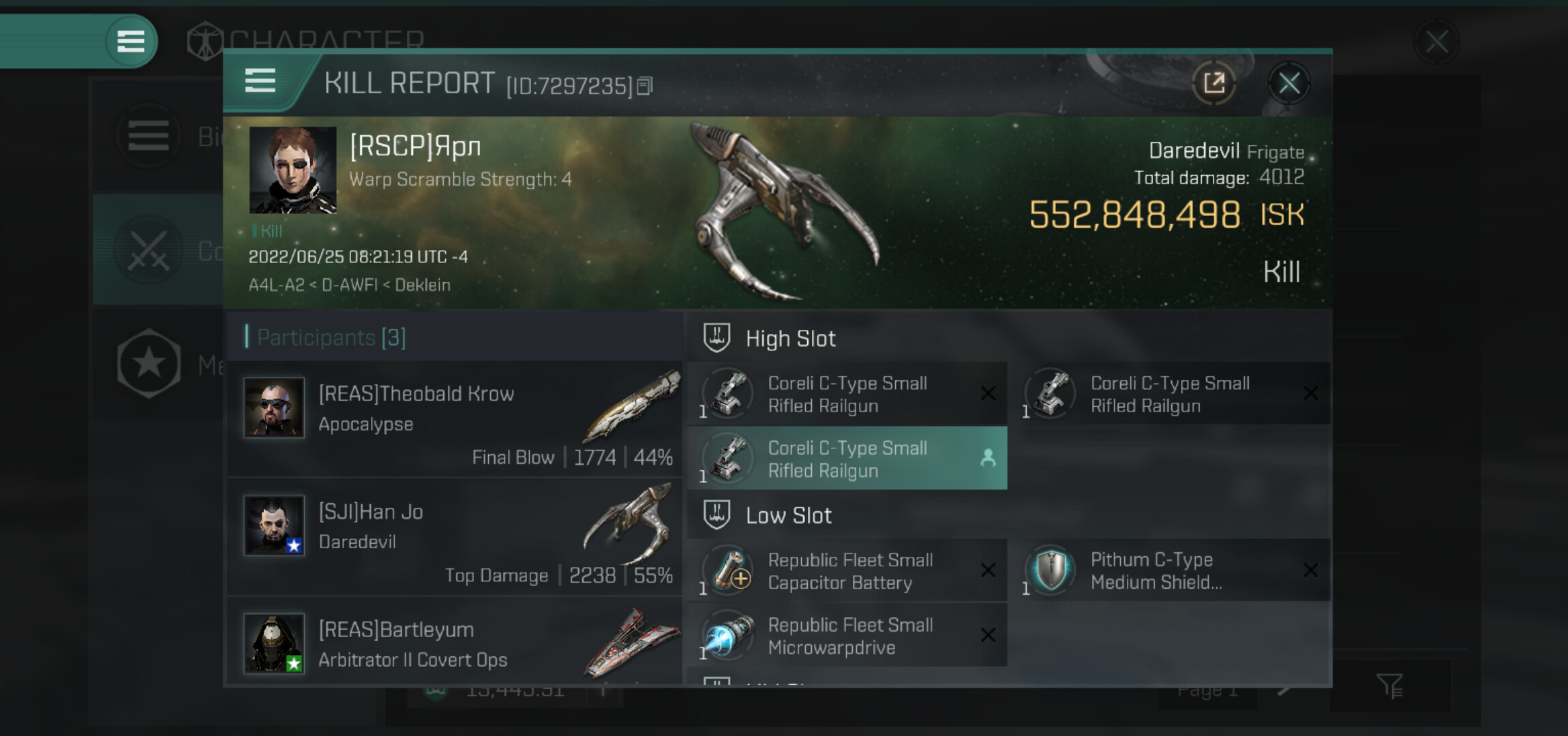Screen dimensions: 1568x736
Task: Select participant Theobald Krow's row
Action: pyautogui.click(x=455, y=419)
